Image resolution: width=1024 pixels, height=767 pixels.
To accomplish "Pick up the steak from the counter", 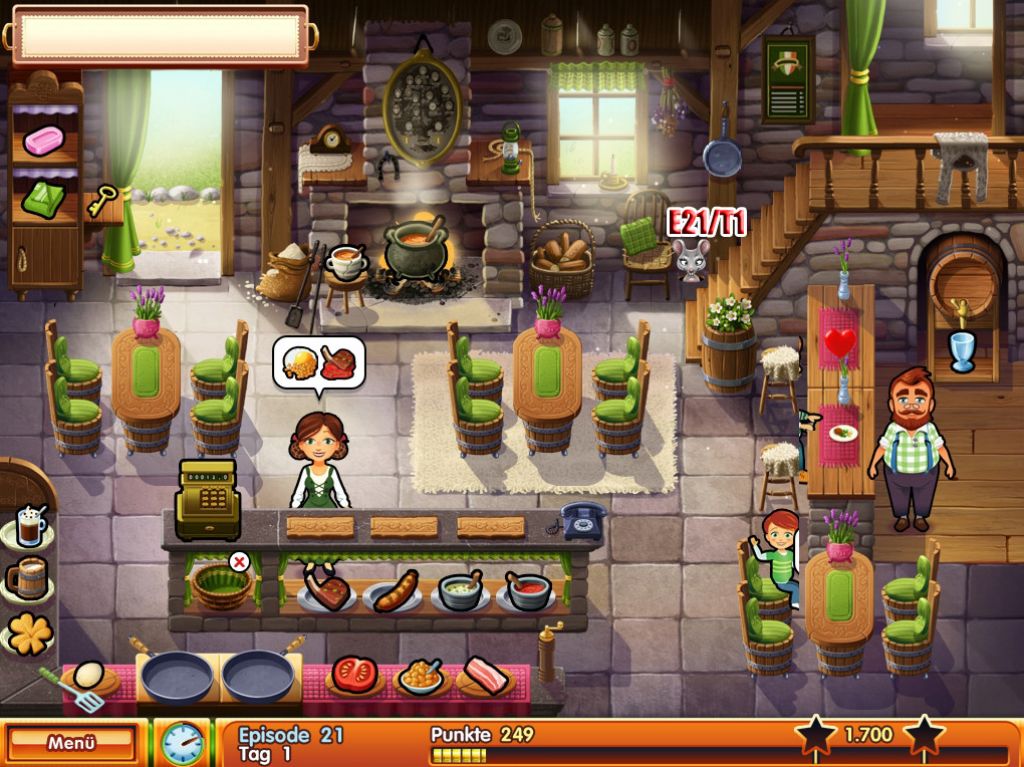I will pos(328,591).
